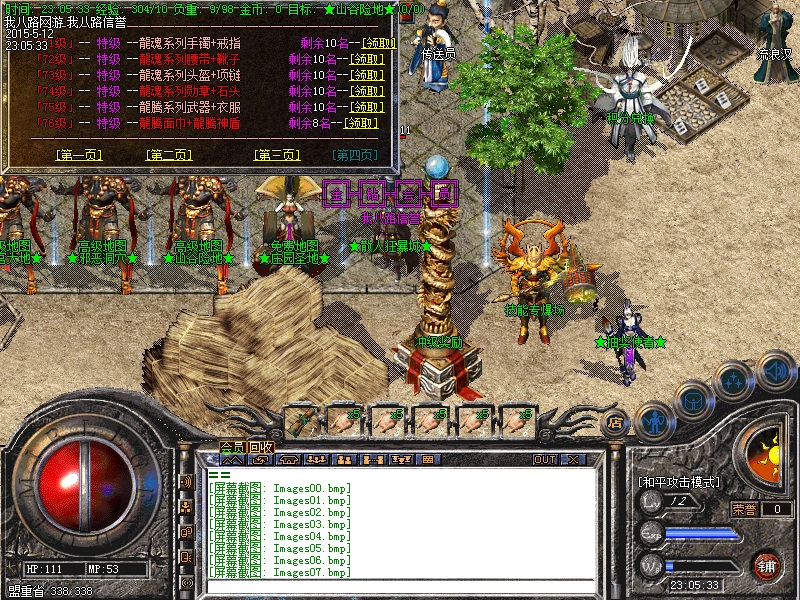
Task: Go to the first page 第一页
Action: (79, 155)
